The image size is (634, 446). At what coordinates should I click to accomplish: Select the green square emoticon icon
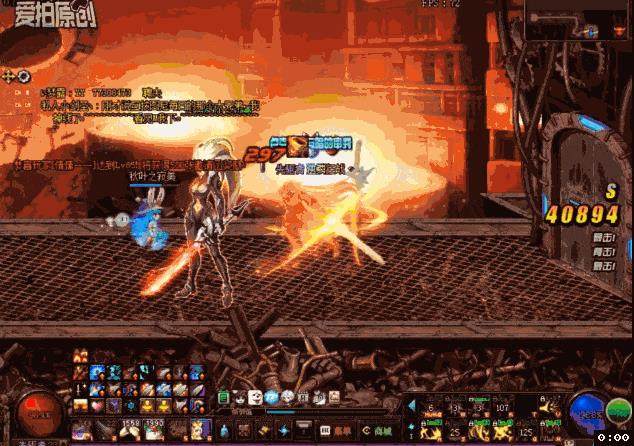coord(223,397)
